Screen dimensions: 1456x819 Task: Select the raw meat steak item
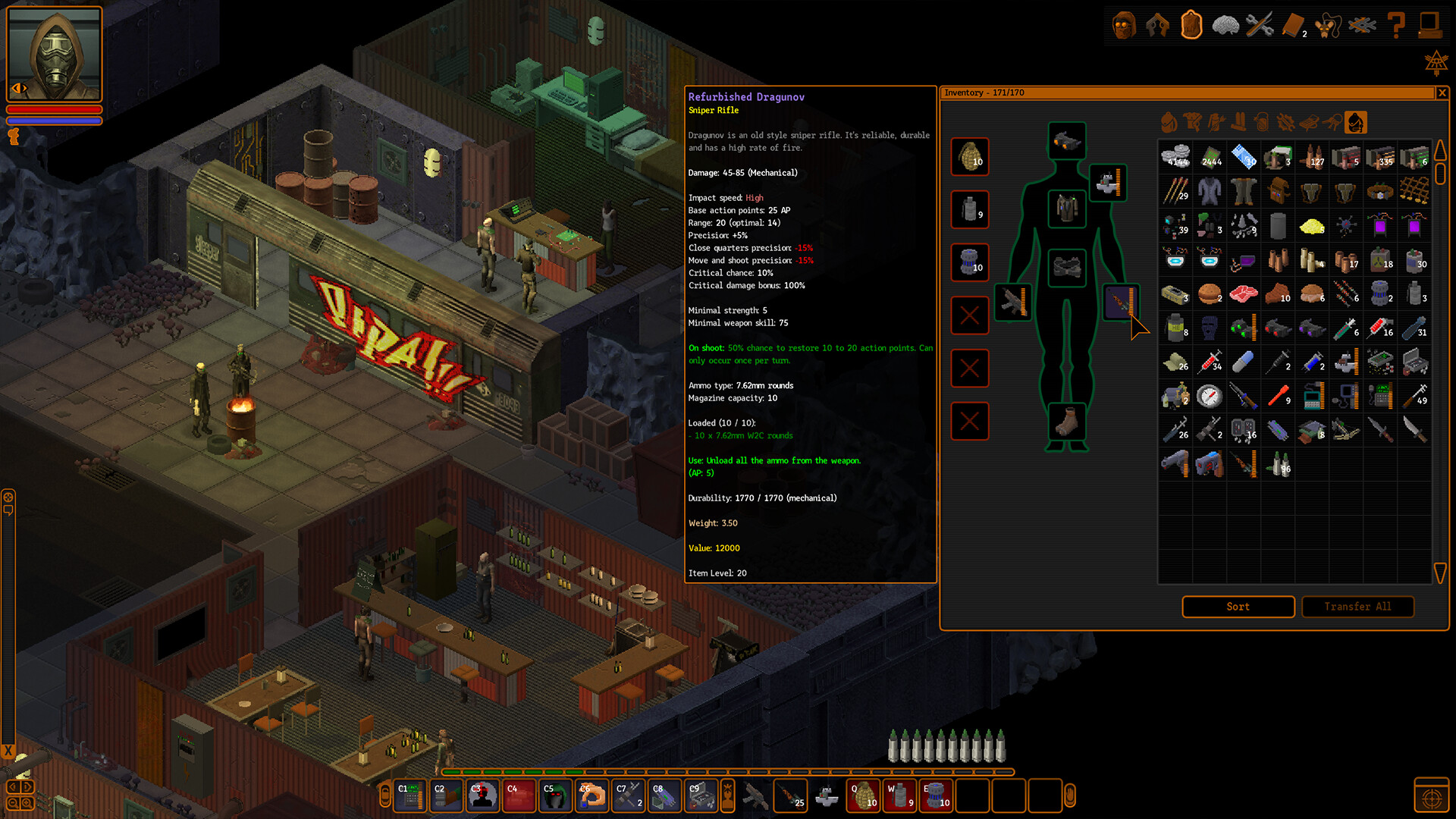[x=1244, y=293]
